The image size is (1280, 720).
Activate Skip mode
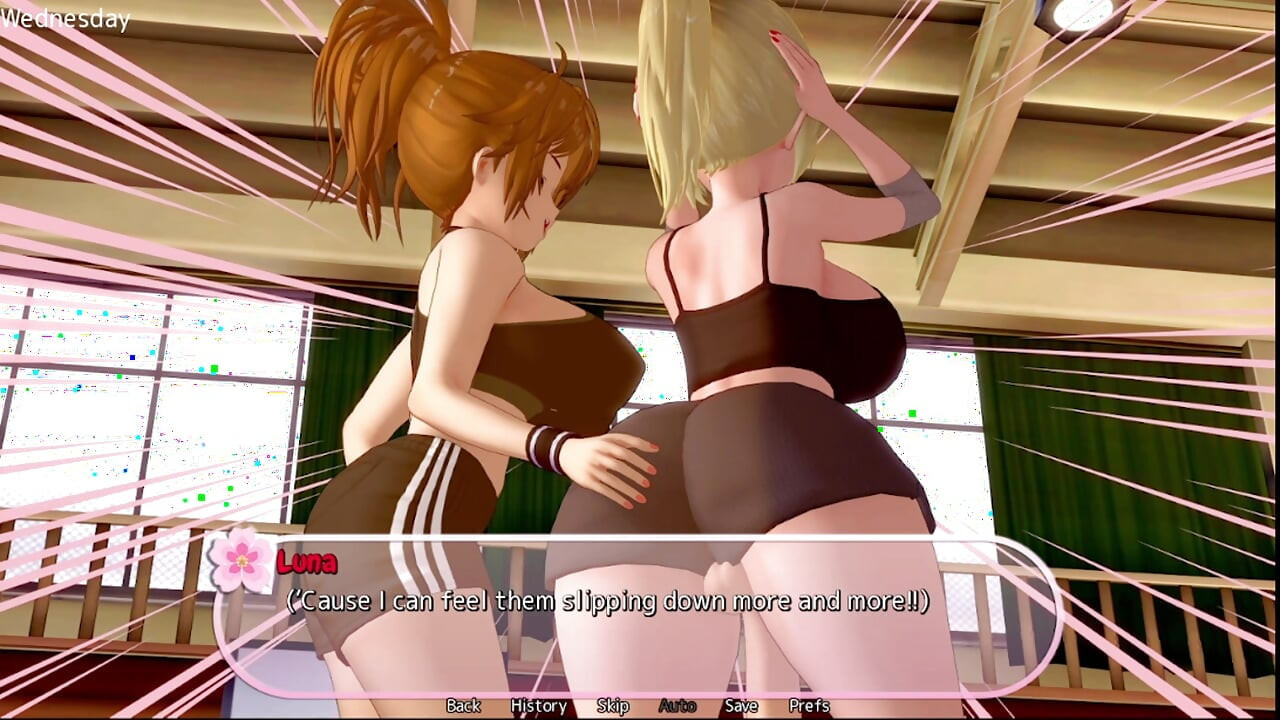(x=613, y=705)
